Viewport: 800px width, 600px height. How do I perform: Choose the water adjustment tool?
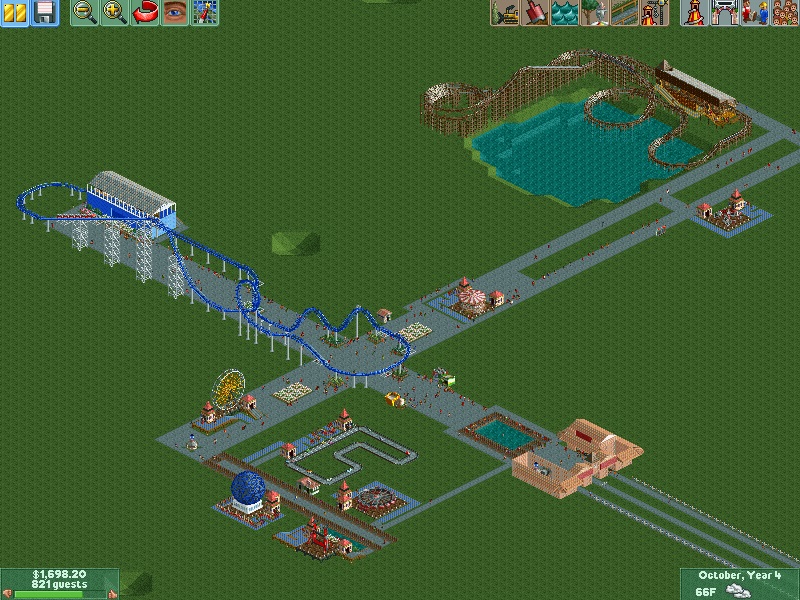point(565,12)
